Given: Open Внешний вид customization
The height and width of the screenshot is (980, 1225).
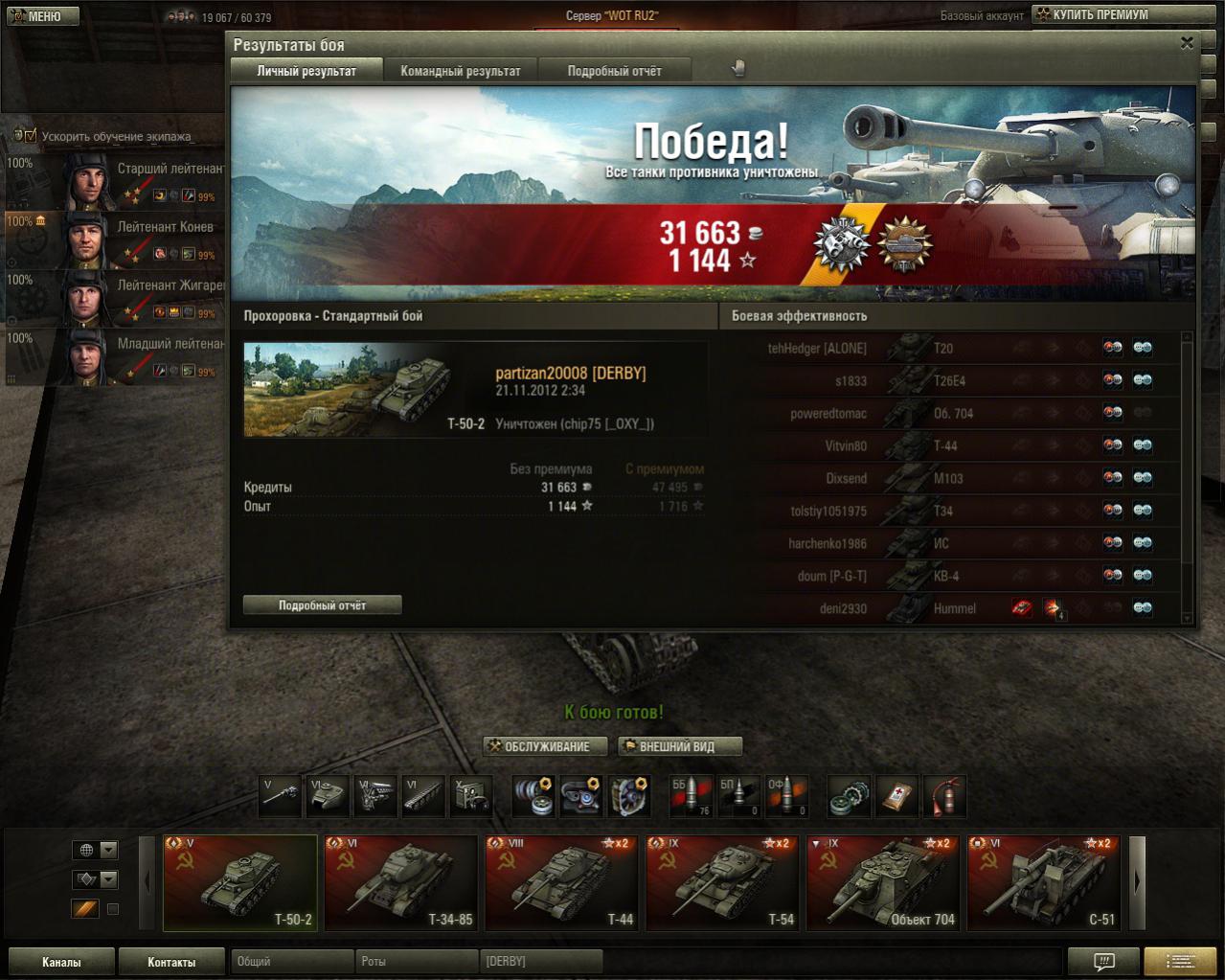Looking at the screenshot, I should pos(680,746).
